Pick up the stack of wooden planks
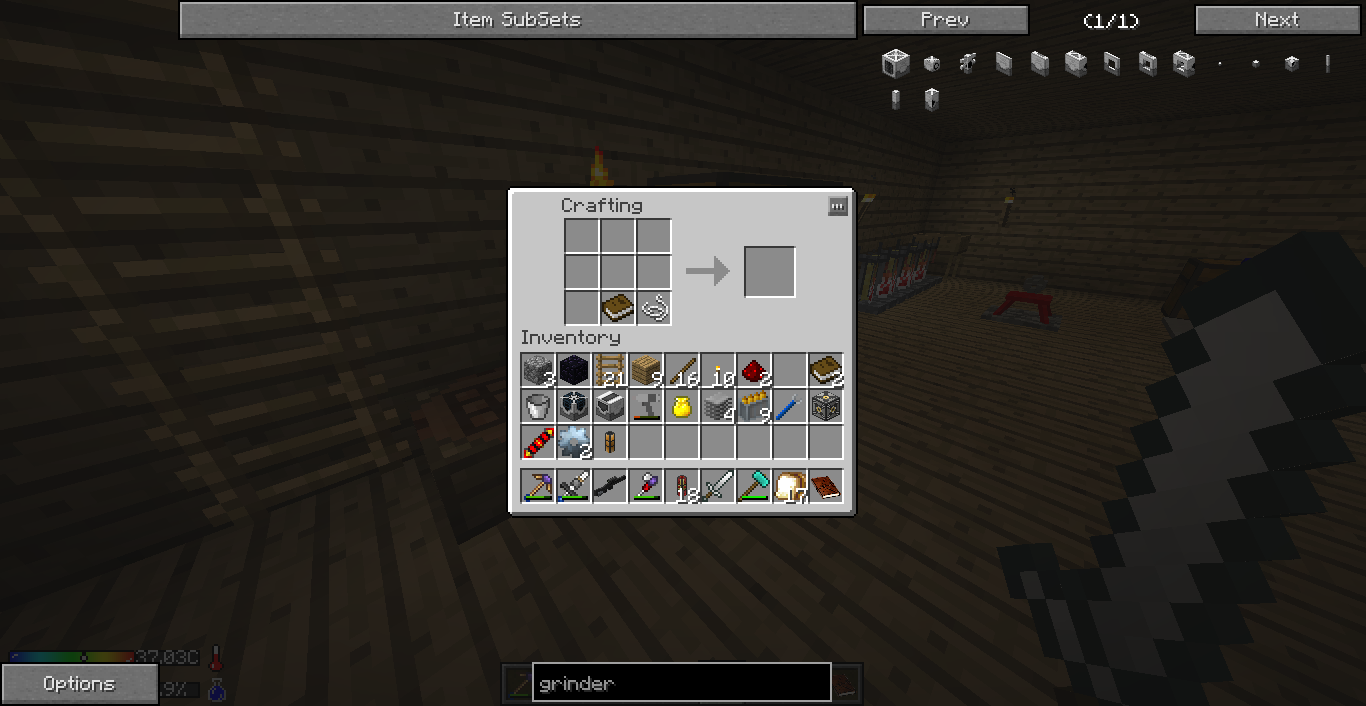 (x=646, y=371)
